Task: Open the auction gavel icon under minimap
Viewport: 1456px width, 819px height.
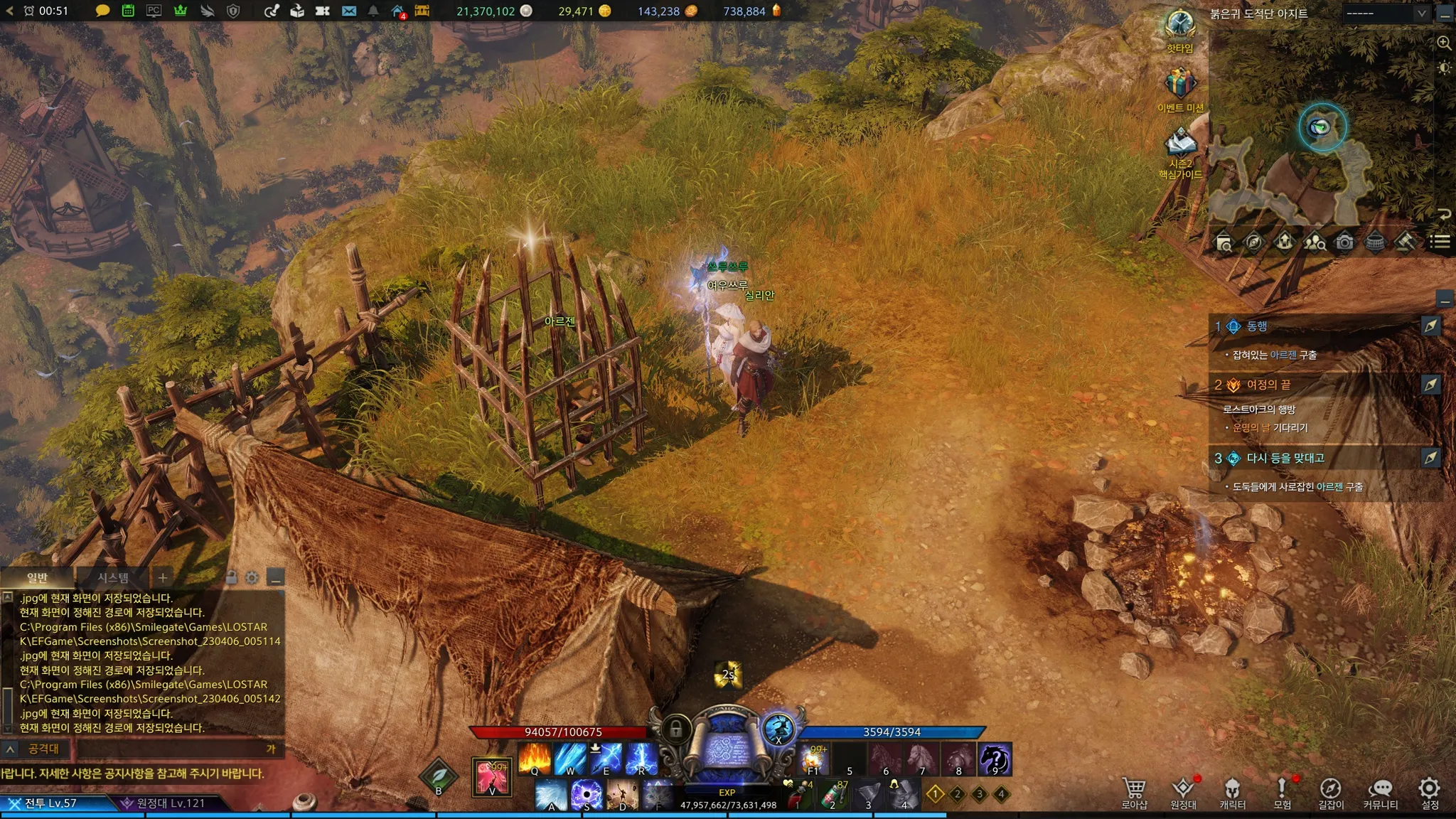Action: pos(1404,242)
